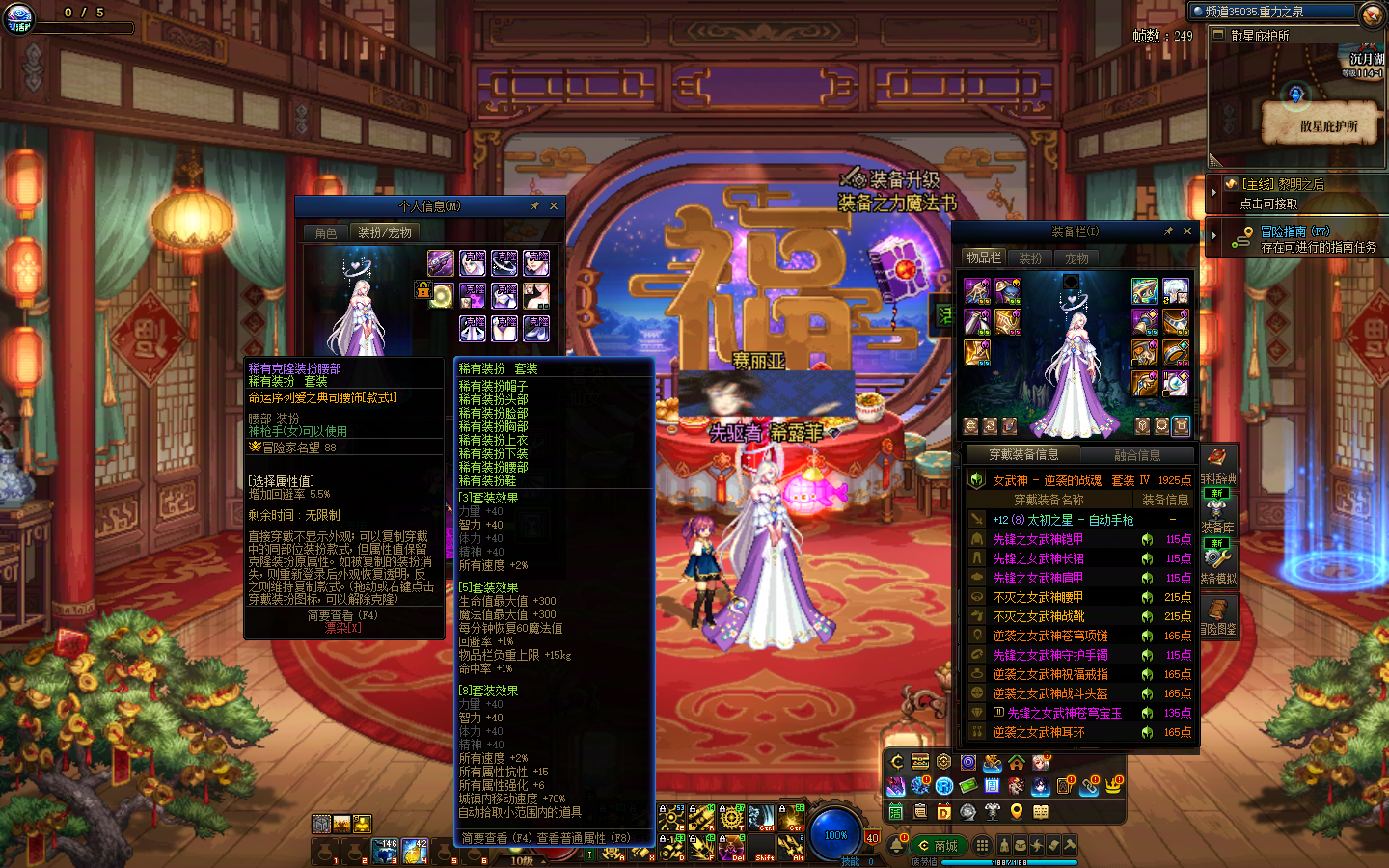
Task: Open the 商城 shop
Action: [938, 846]
